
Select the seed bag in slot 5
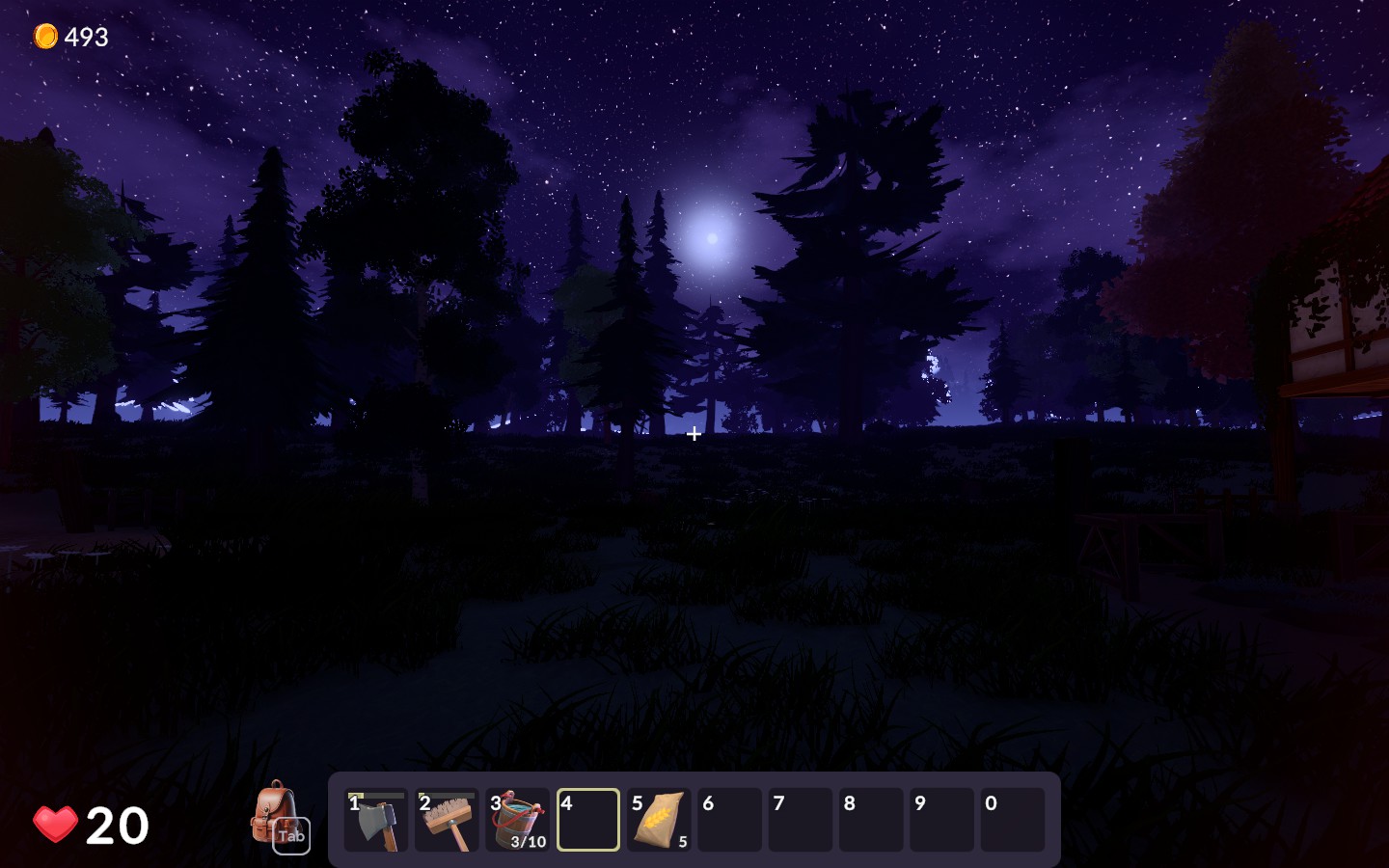659,821
